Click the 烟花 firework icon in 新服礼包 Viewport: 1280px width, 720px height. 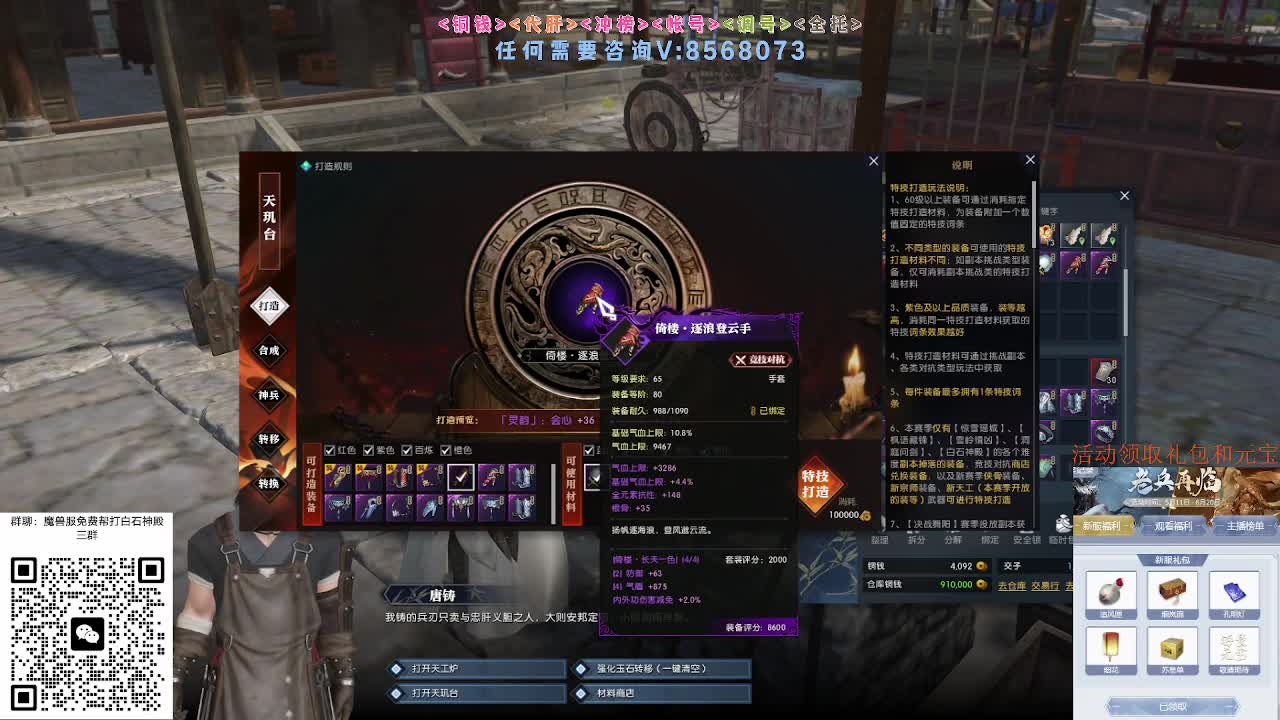tap(1111, 645)
